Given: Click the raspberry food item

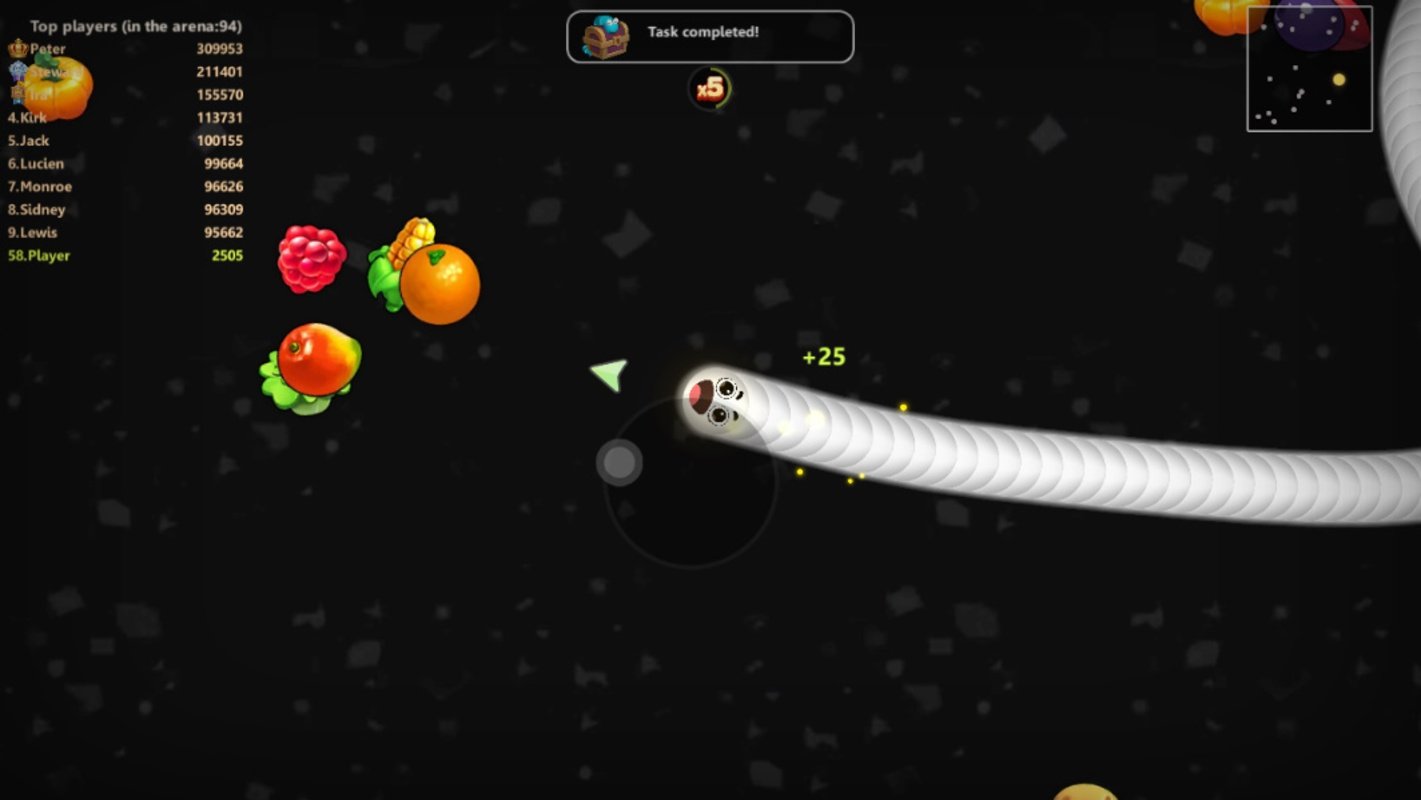Looking at the screenshot, I should (x=311, y=258).
